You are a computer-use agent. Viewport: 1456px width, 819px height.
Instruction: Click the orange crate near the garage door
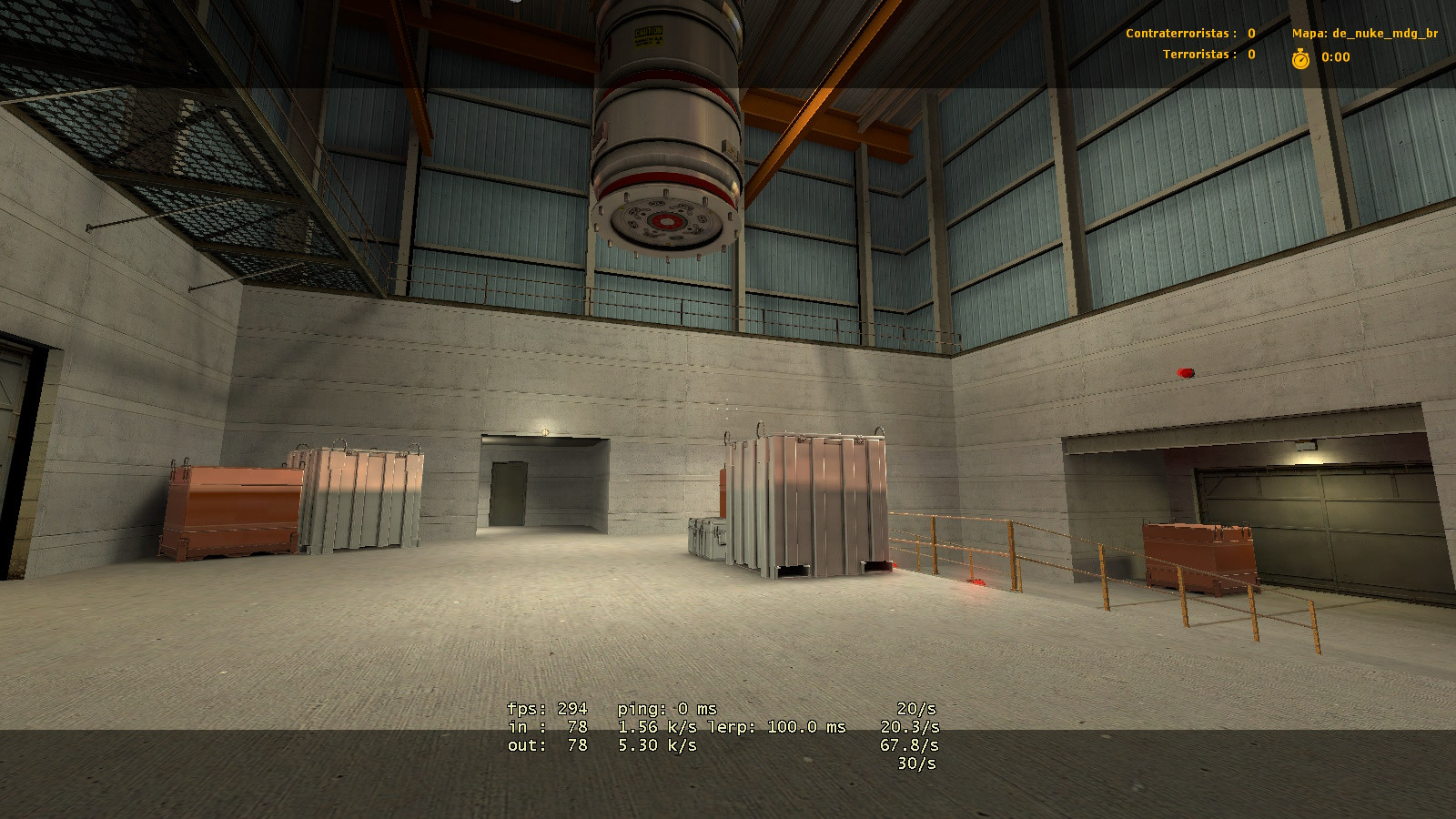point(1201,555)
